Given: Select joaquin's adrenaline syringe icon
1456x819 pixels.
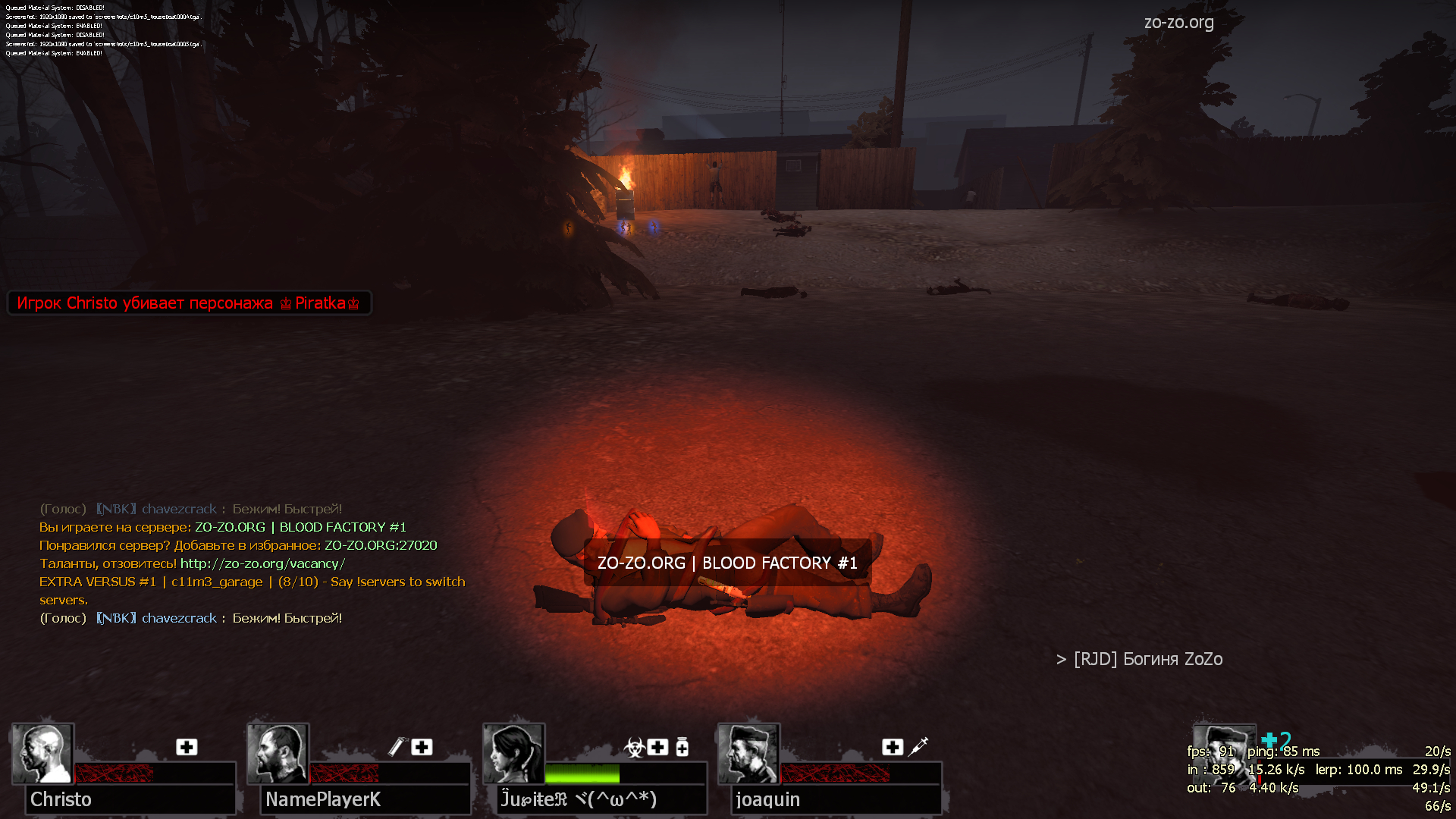Looking at the screenshot, I should pos(918,746).
